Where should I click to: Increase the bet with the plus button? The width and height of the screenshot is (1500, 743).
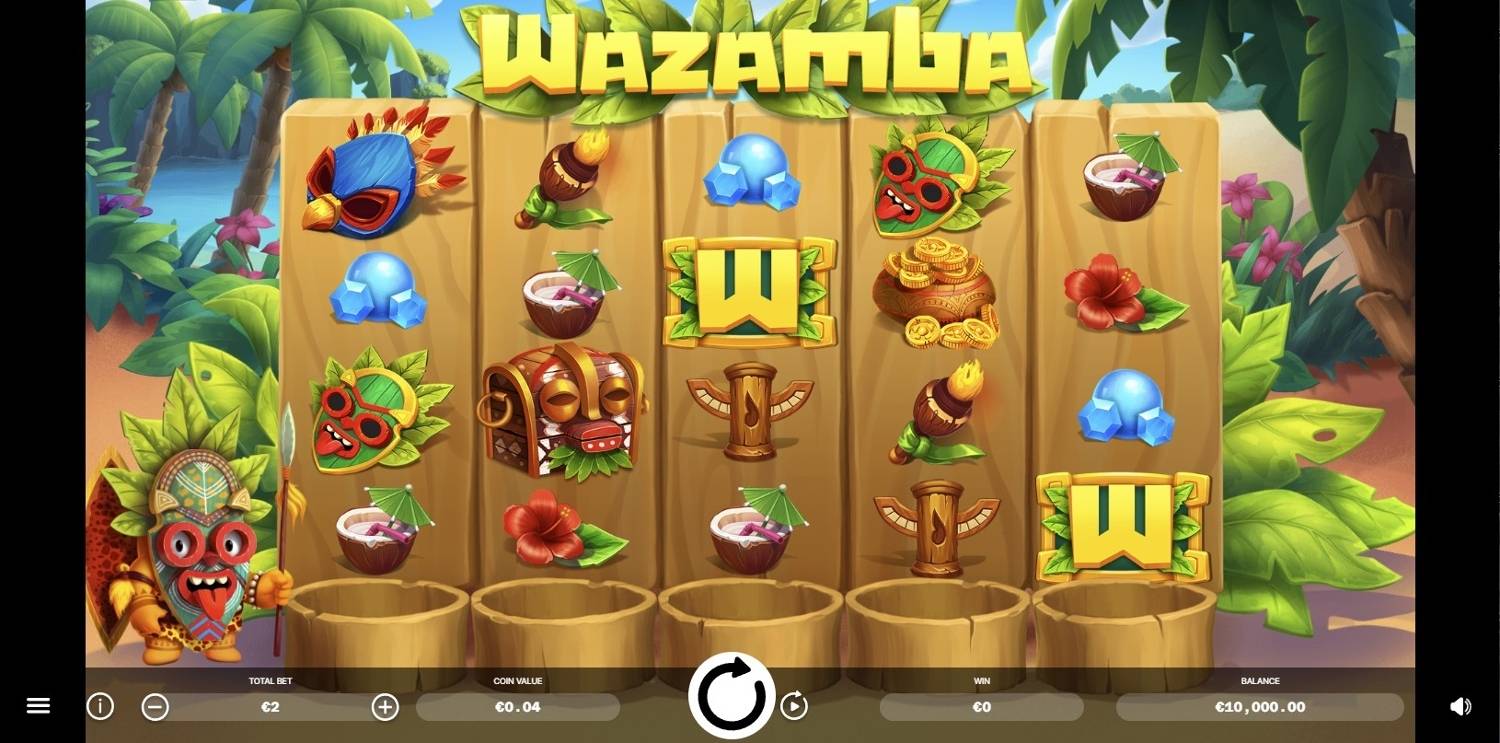click(385, 706)
